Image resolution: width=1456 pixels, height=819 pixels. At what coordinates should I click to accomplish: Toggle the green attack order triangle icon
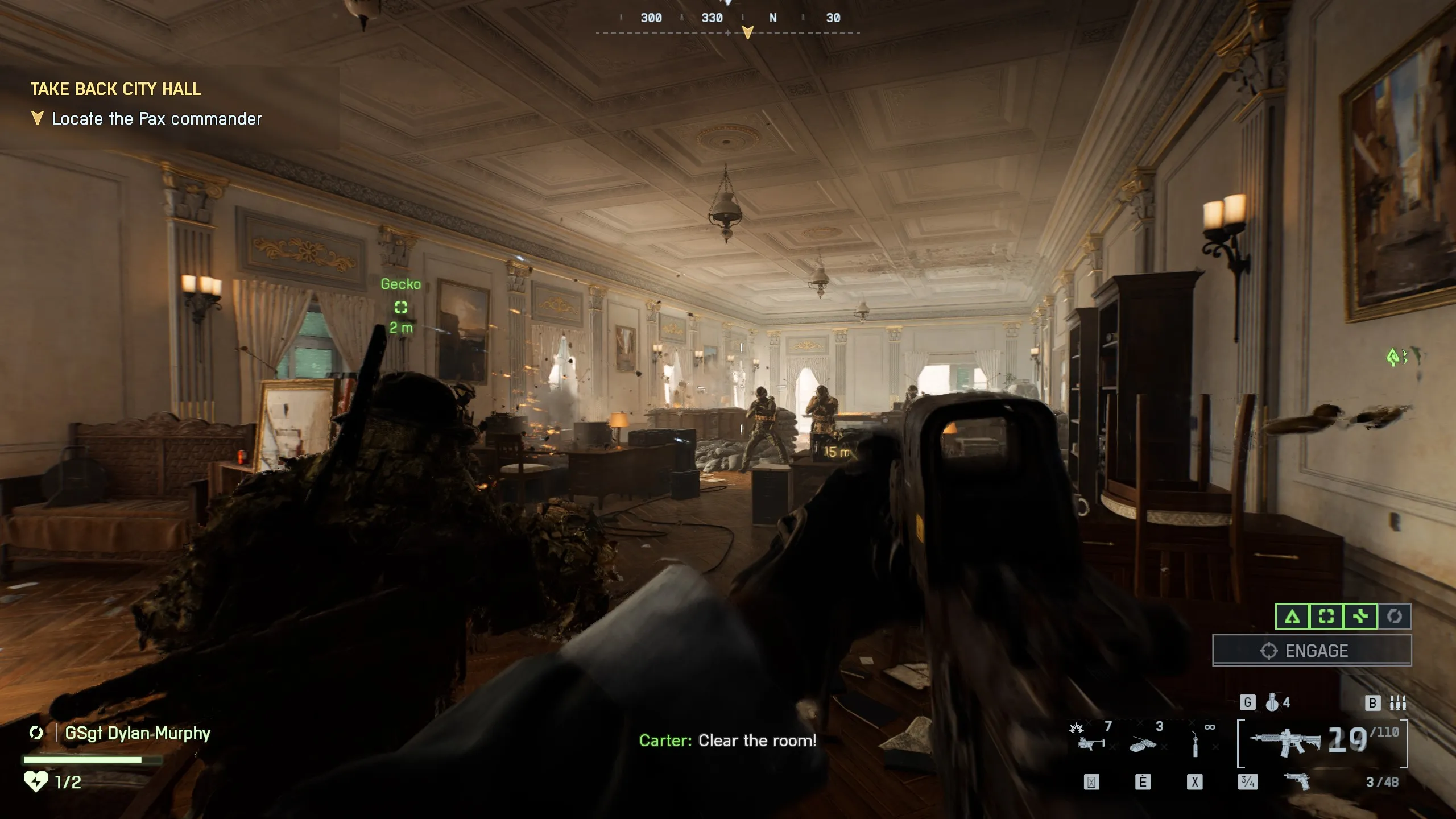coord(1292,617)
